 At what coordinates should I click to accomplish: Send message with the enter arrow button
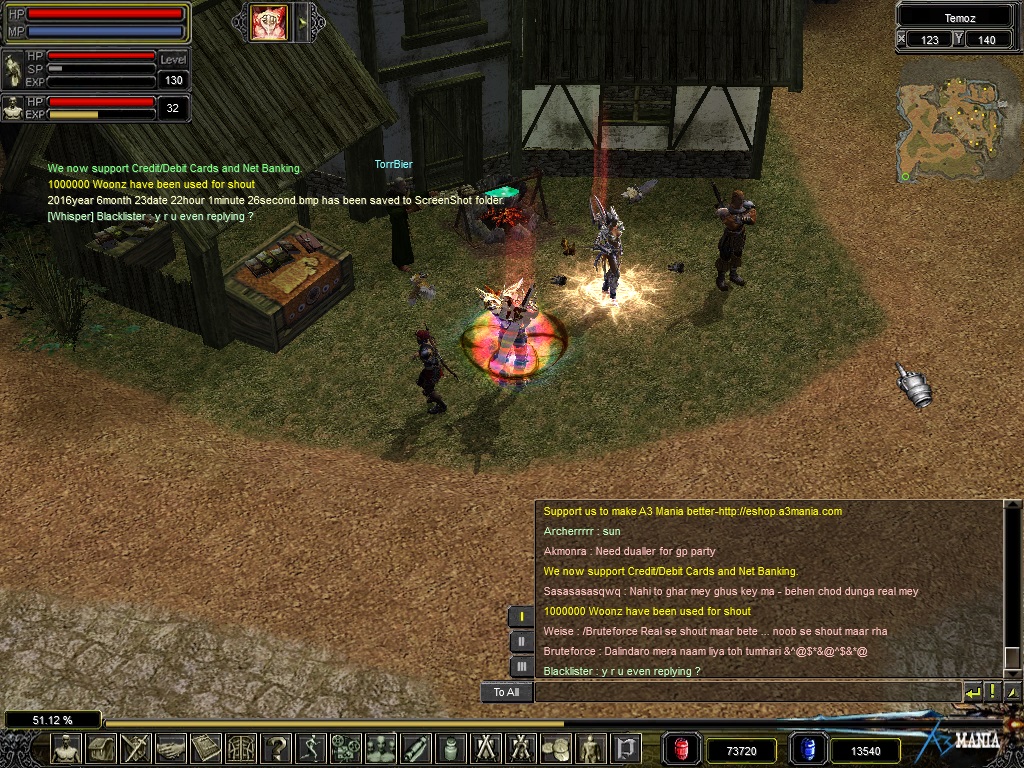coord(973,692)
